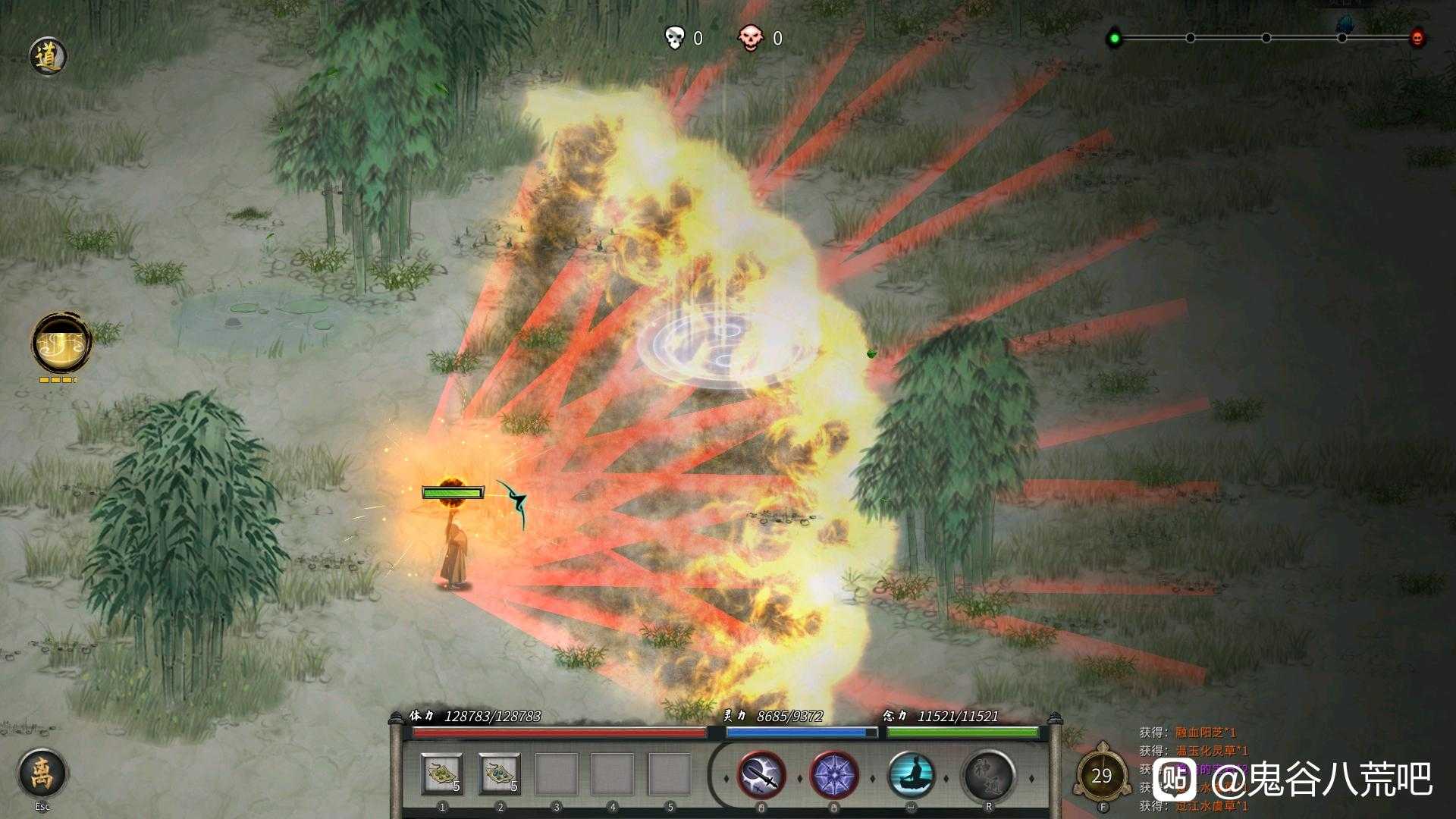Open the 道 menu icon
The image size is (1456, 819).
(49, 57)
